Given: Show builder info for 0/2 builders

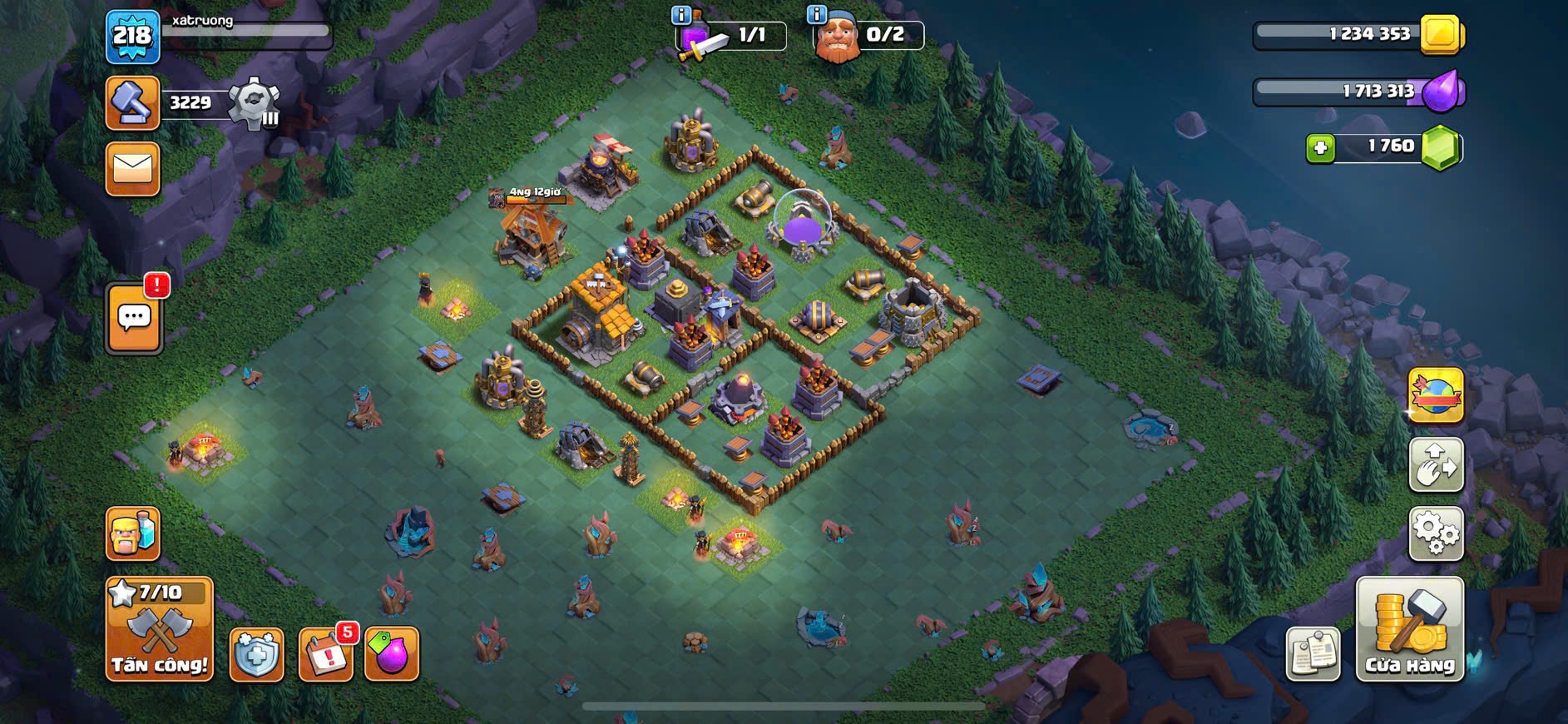Looking at the screenshot, I should [817, 14].
